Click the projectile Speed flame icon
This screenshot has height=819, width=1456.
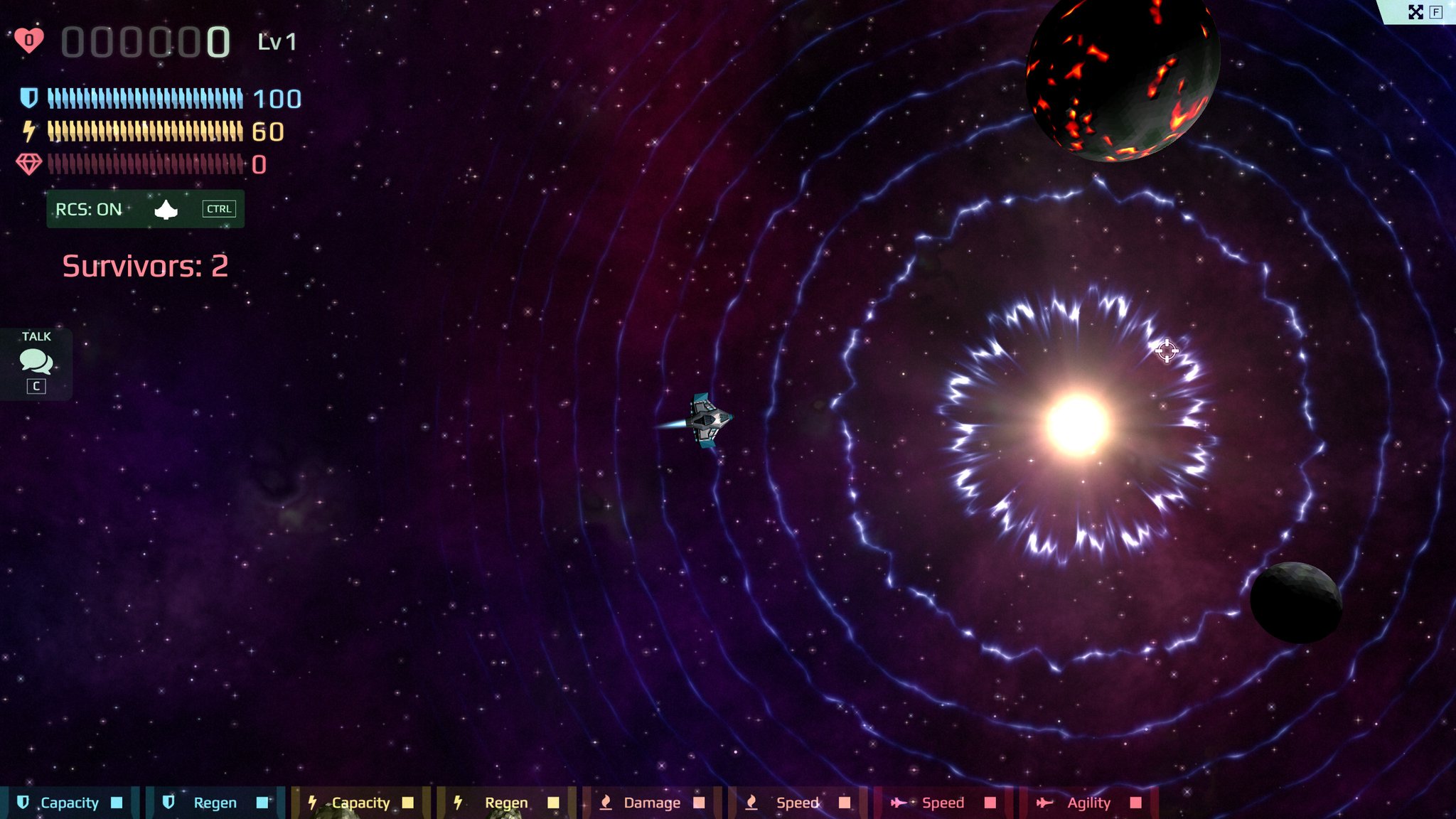click(751, 803)
